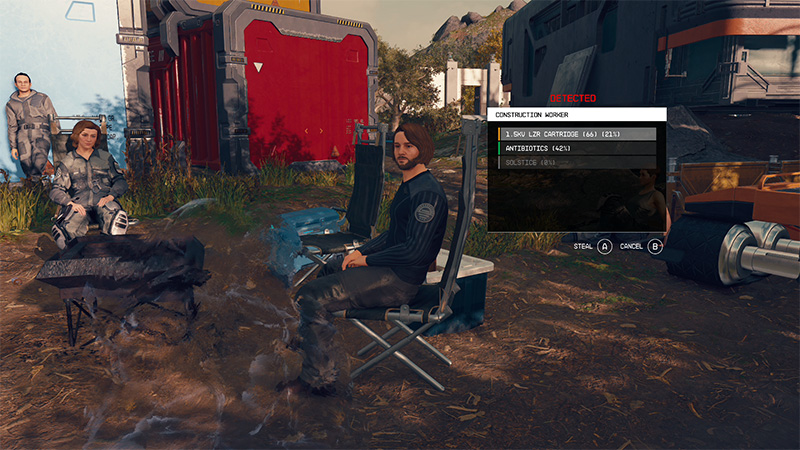Pick the greyed-out Solstice entry
This screenshot has height=450, width=800.
point(573,162)
